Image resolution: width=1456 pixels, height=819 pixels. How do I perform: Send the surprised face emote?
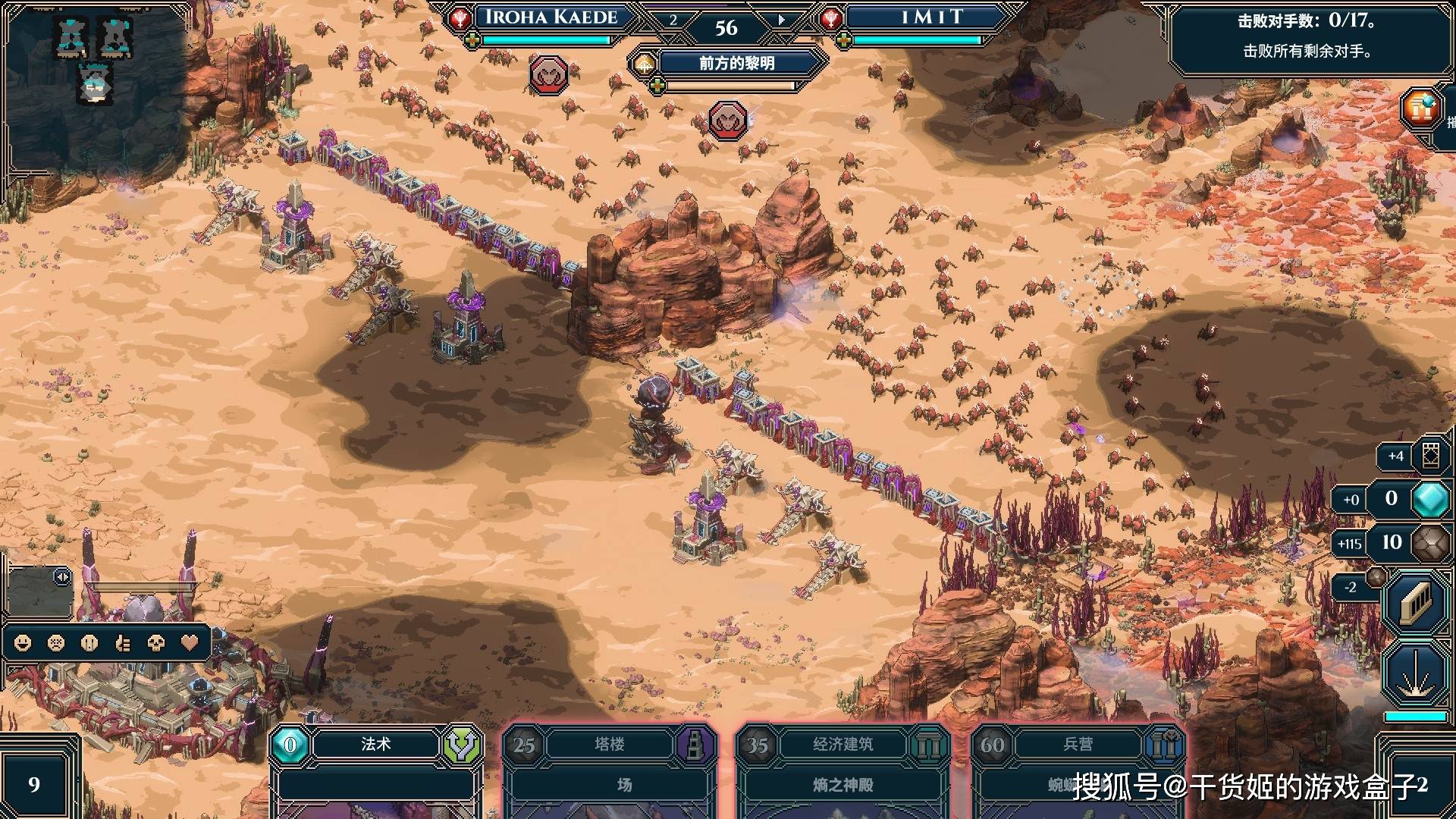point(89,643)
